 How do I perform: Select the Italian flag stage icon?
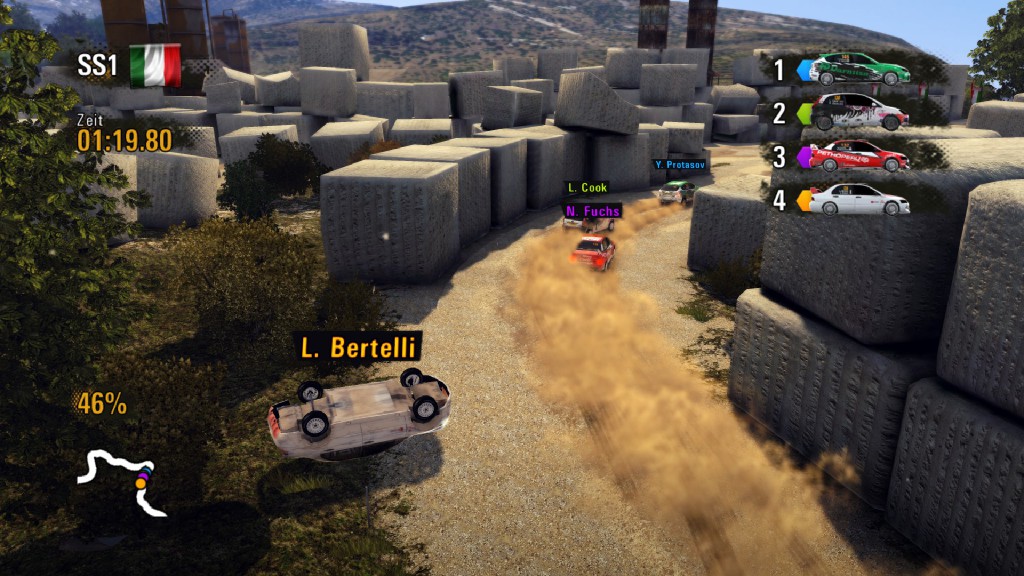coord(154,65)
